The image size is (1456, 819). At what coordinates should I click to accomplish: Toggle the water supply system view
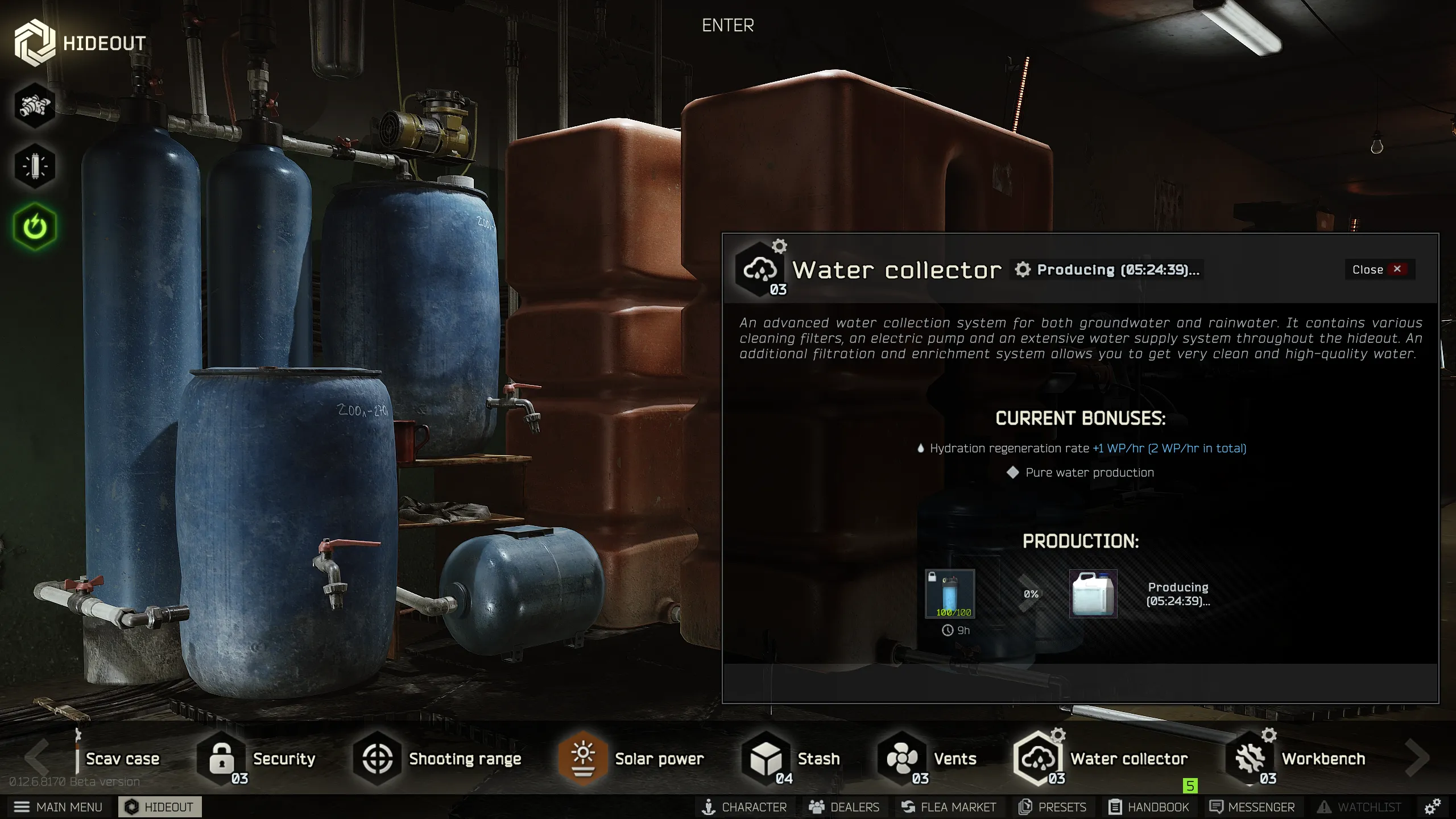click(35, 106)
